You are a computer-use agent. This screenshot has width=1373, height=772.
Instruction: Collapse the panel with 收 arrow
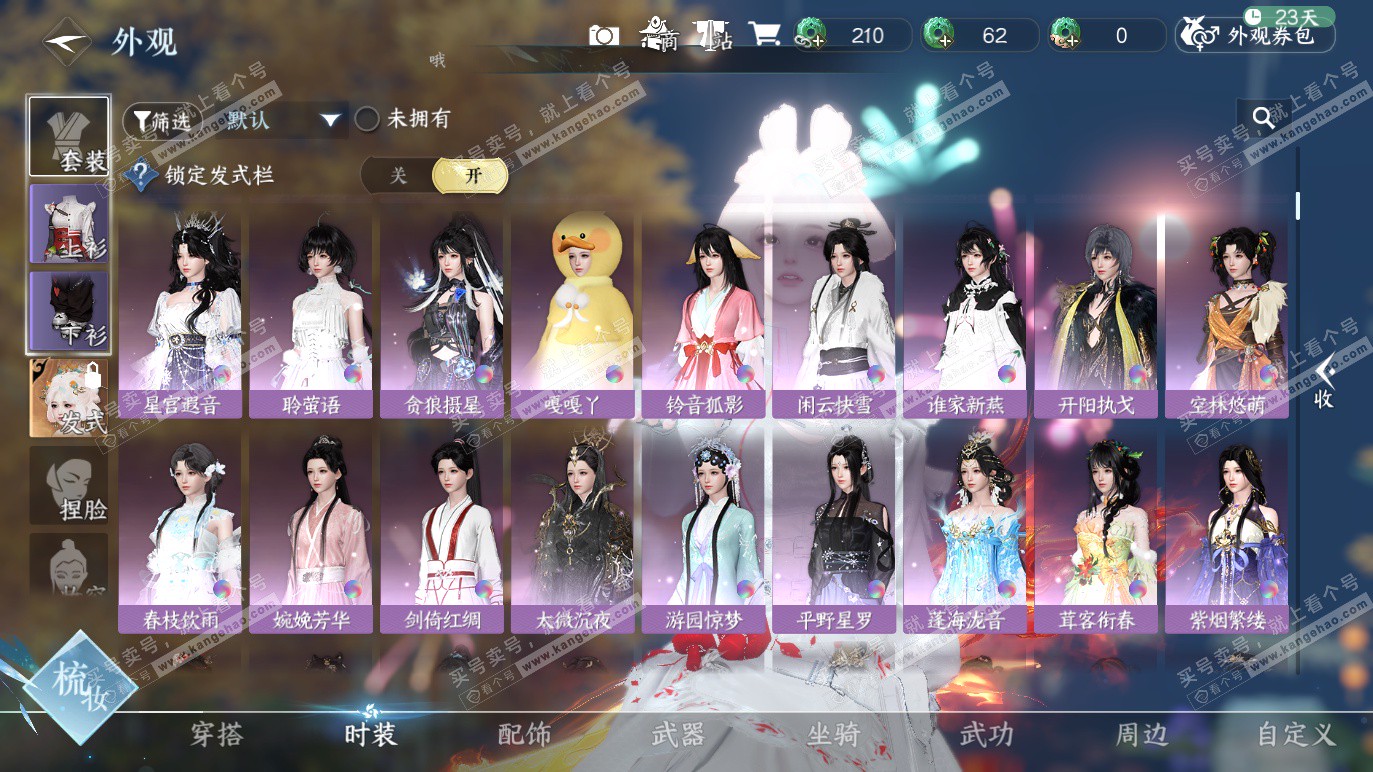pos(1325,382)
